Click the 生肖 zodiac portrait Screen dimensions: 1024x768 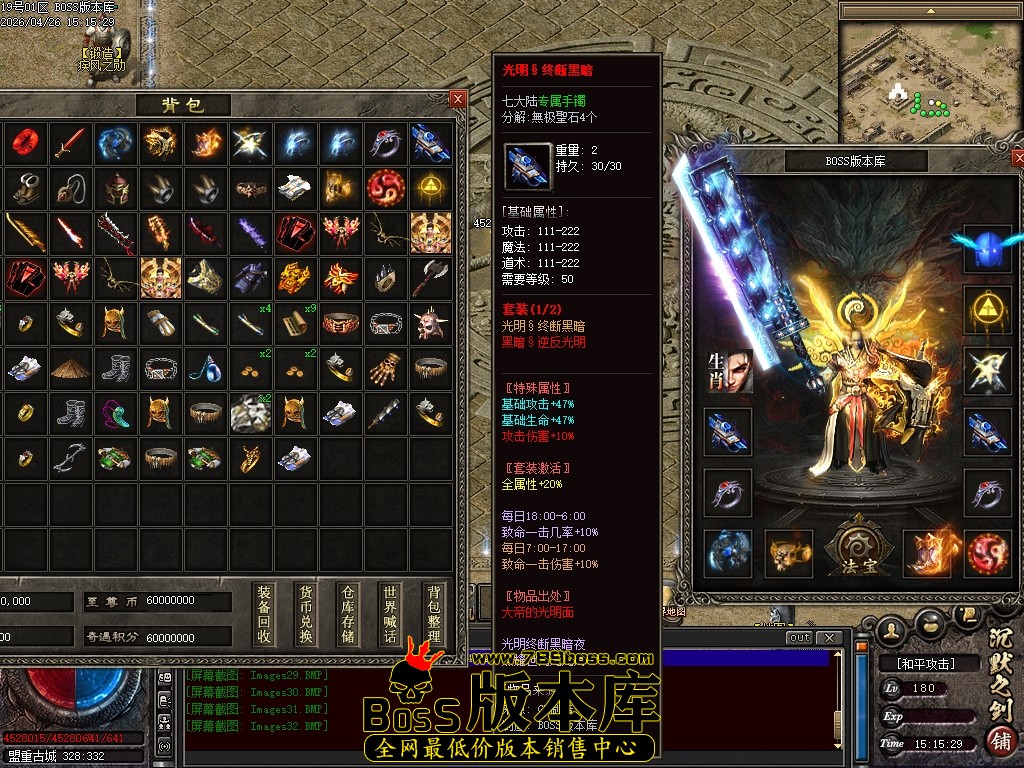728,370
